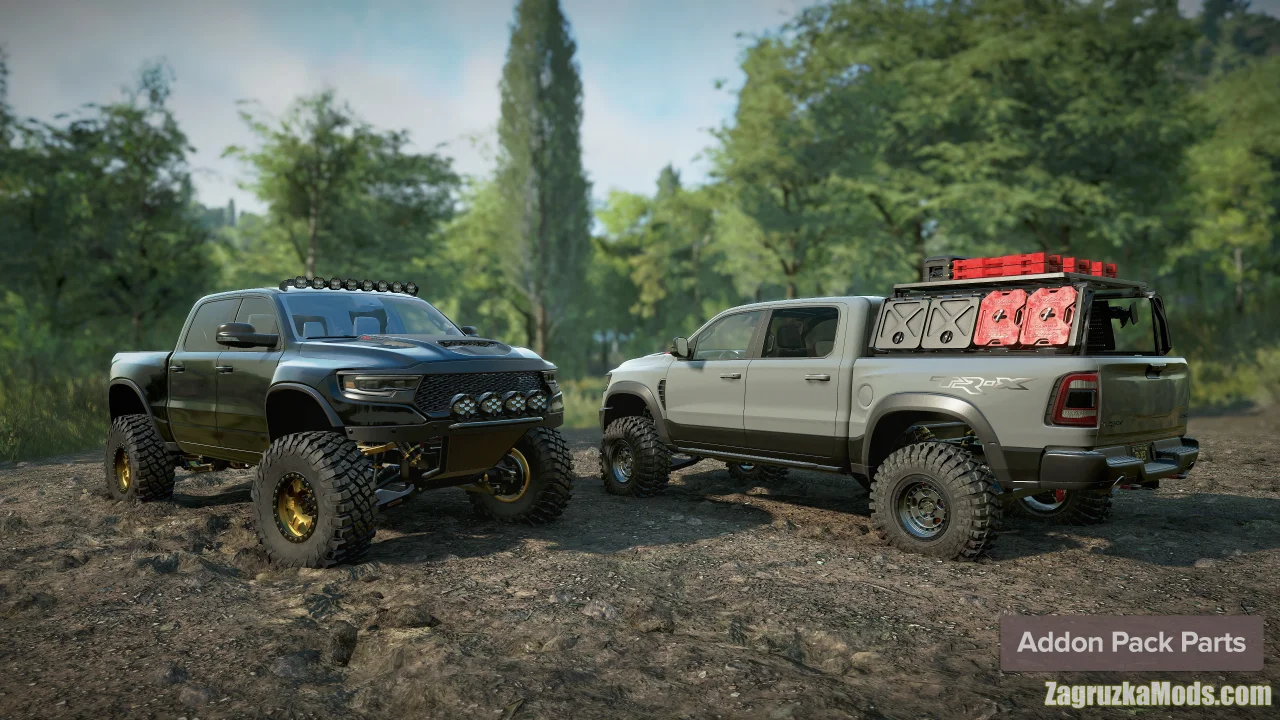The height and width of the screenshot is (720, 1280).
Task: Click the Addon Pack Parts label
Action: tap(1131, 643)
